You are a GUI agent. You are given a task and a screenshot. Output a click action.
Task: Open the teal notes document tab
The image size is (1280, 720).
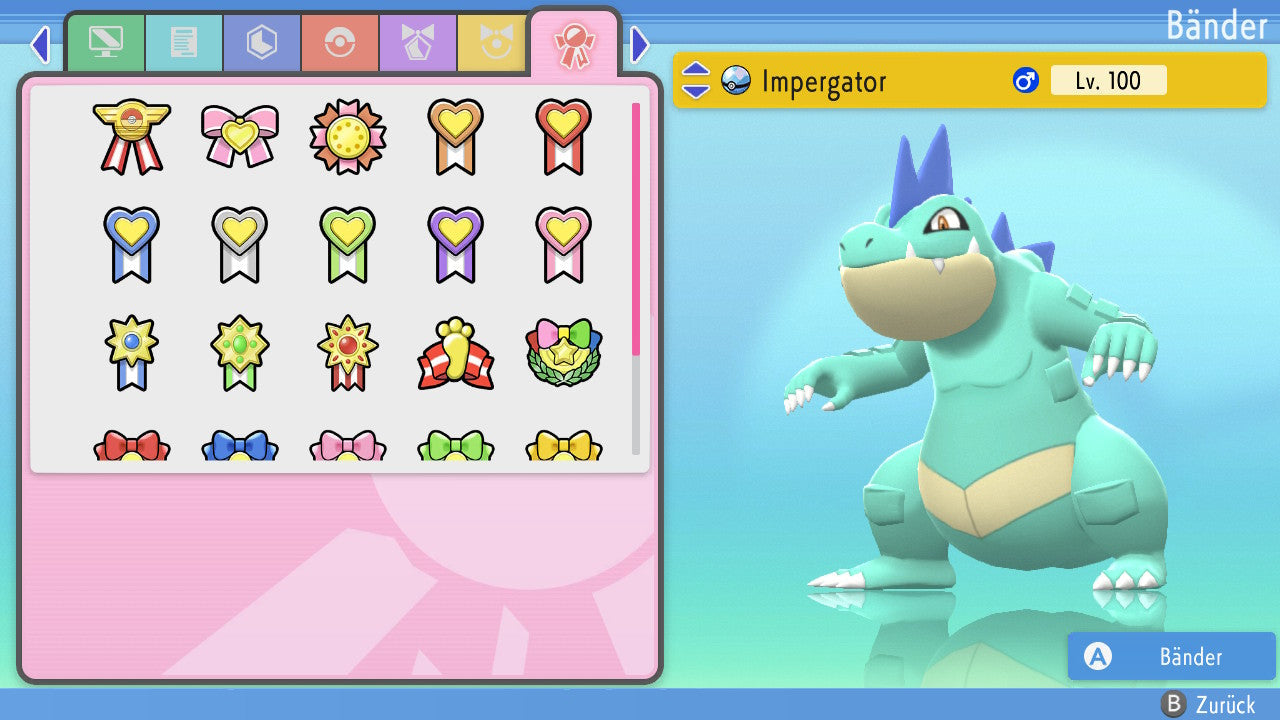184,43
